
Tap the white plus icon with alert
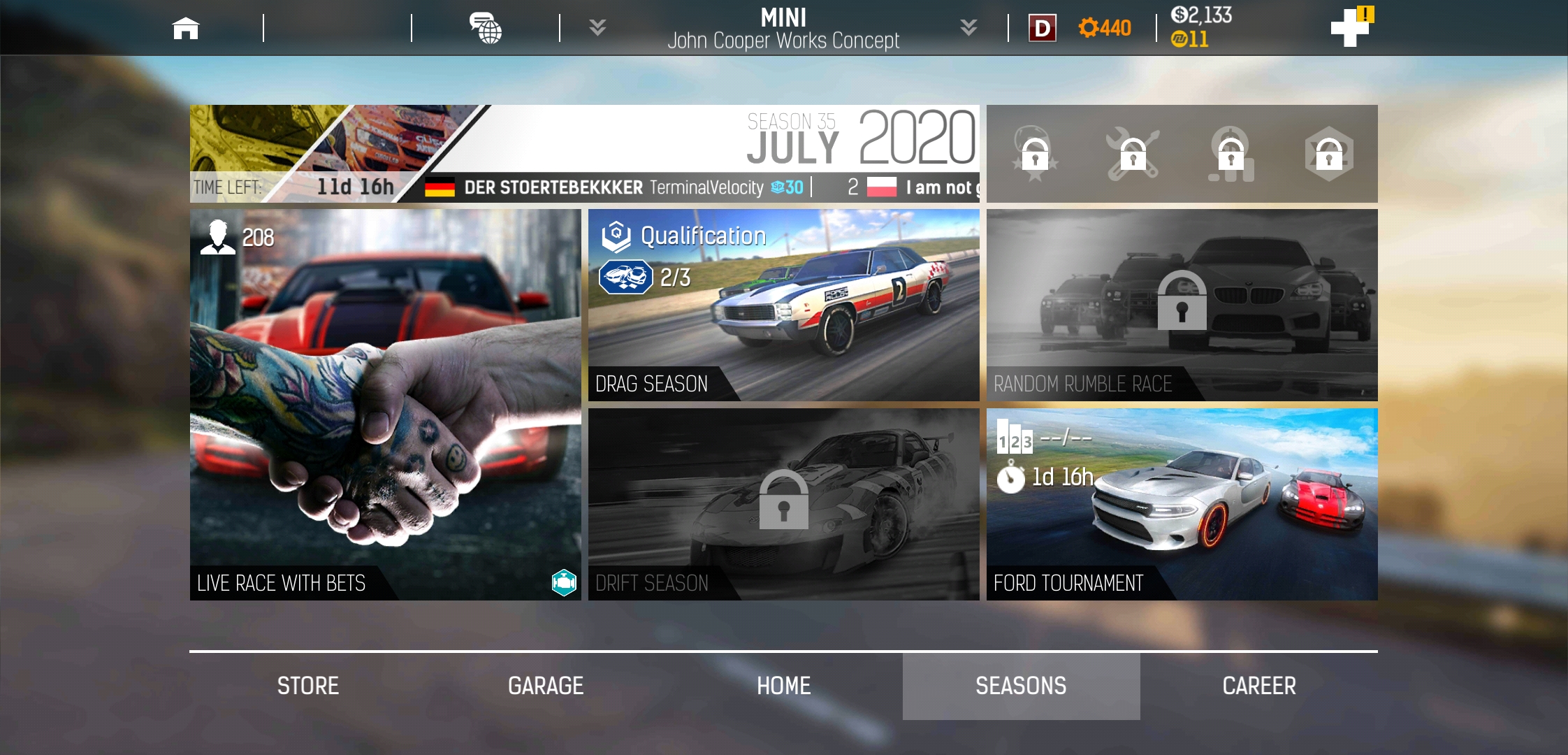pyautogui.click(x=1351, y=28)
